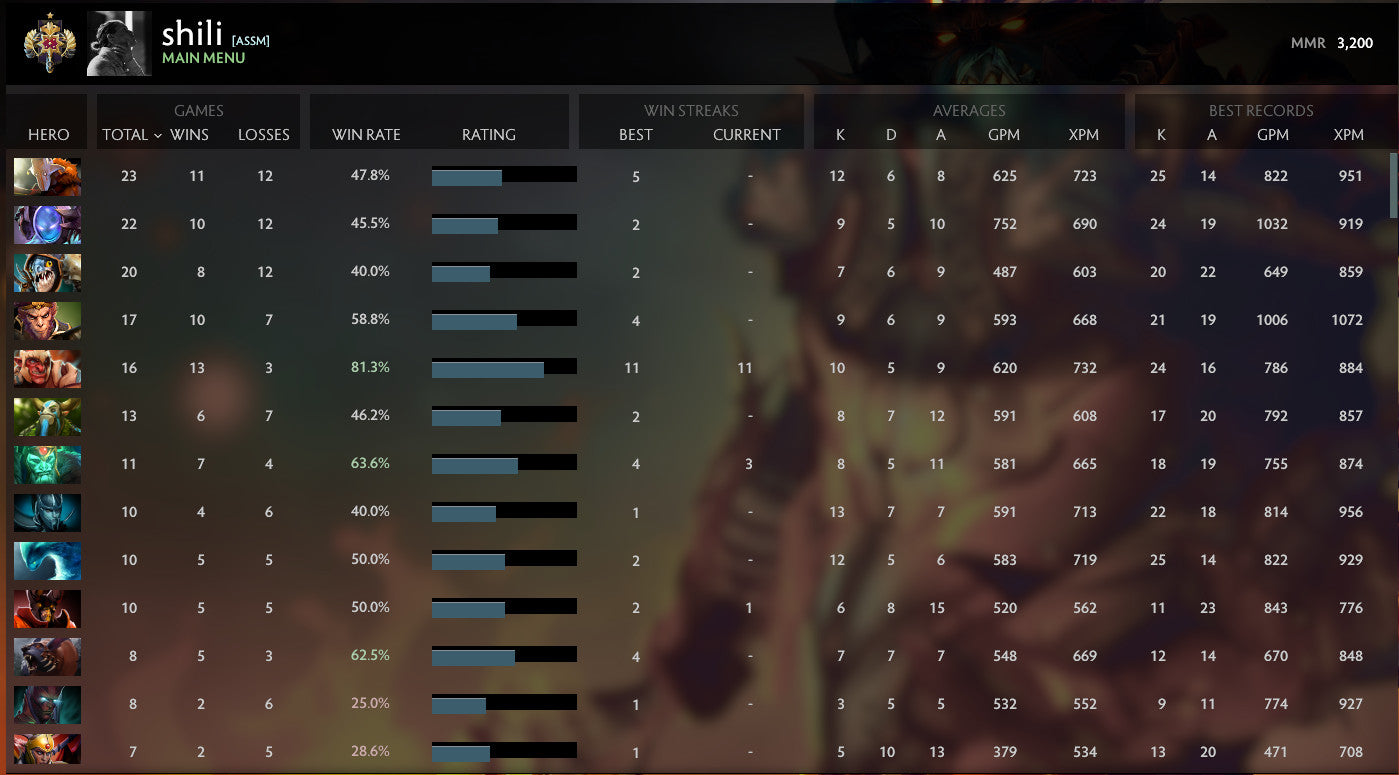Screen dimensions: 1399x775
Task: Open the Morphling hero portrait
Action: click(47, 560)
